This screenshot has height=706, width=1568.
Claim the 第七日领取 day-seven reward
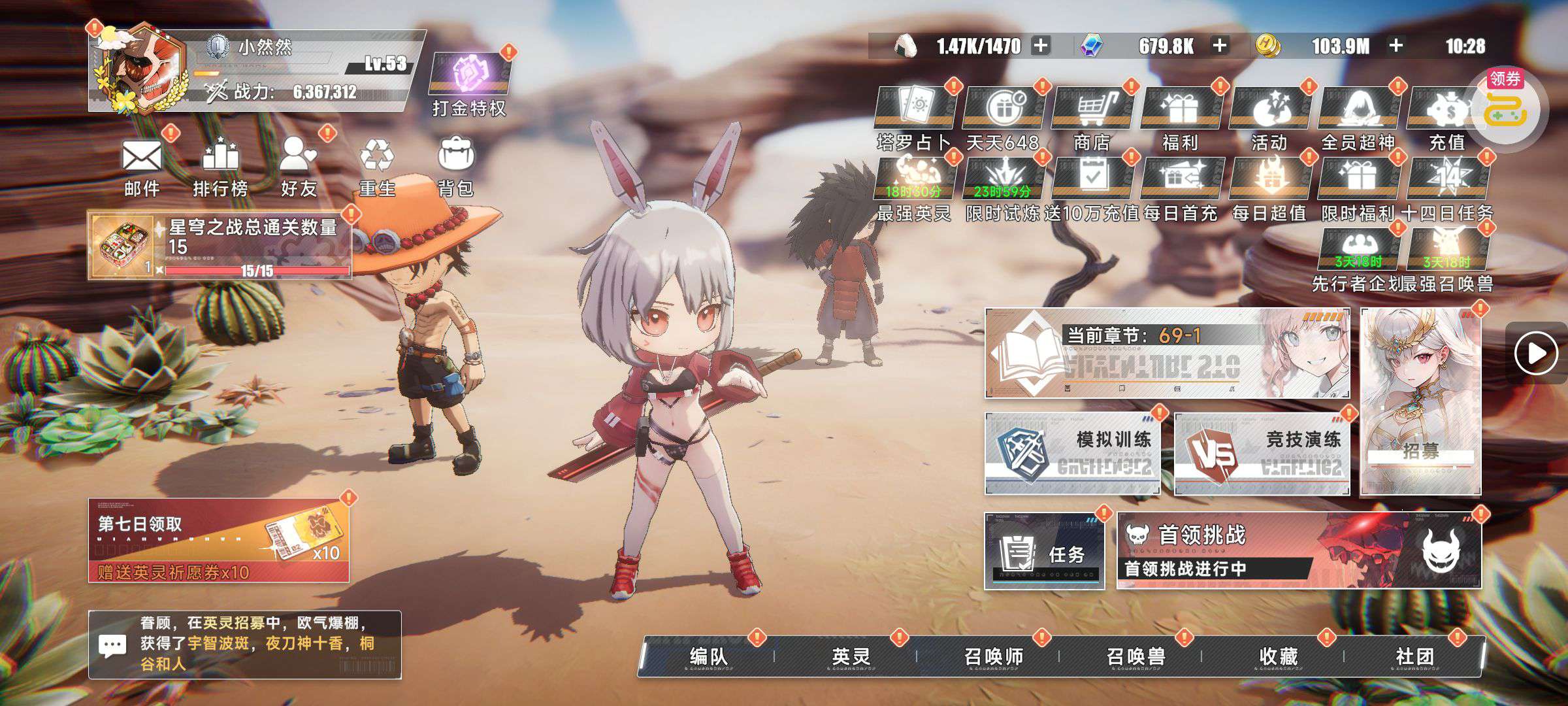point(219,540)
